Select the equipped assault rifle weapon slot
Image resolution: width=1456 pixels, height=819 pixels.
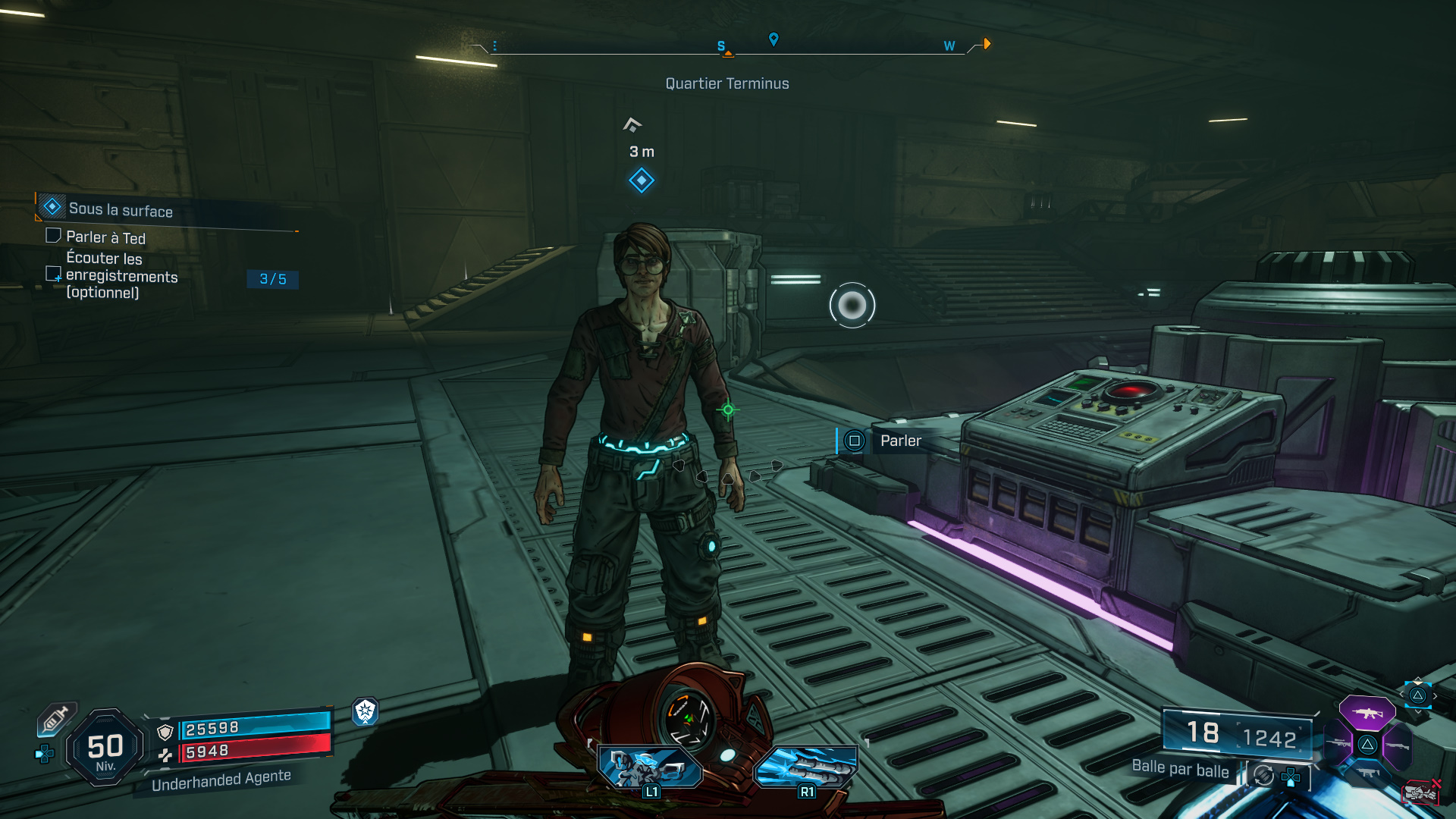click(x=1367, y=713)
